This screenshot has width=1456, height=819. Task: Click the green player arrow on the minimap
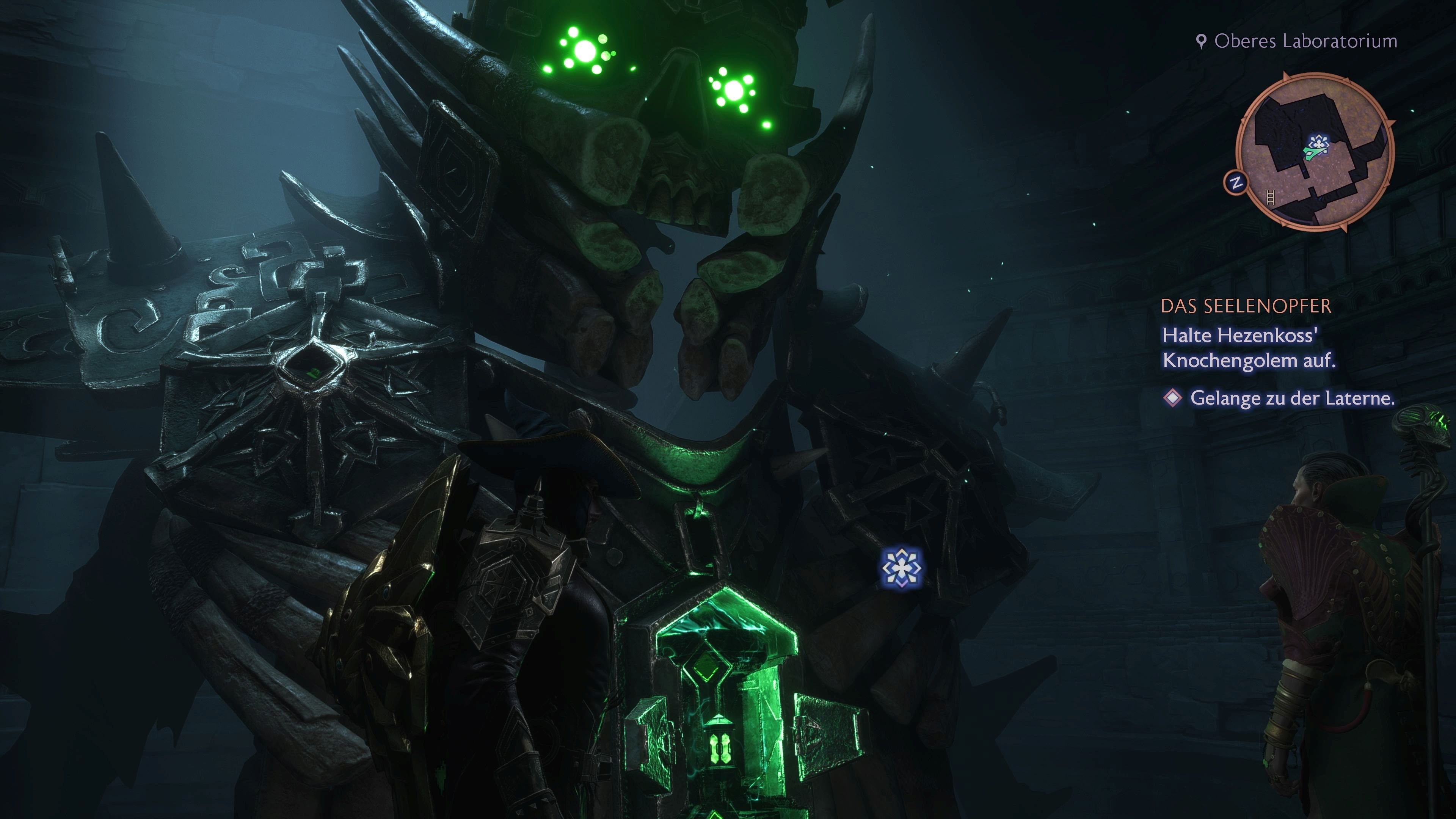[x=1315, y=154]
